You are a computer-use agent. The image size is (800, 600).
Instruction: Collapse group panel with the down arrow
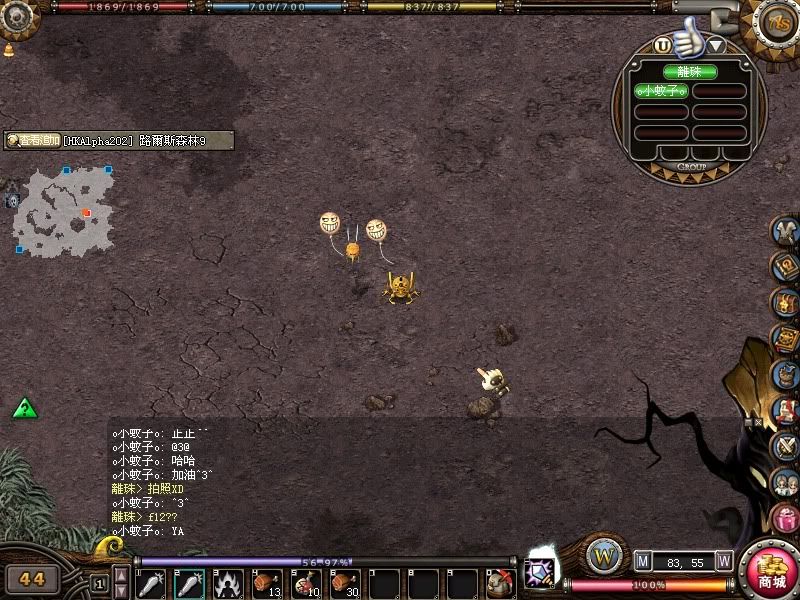[717, 45]
